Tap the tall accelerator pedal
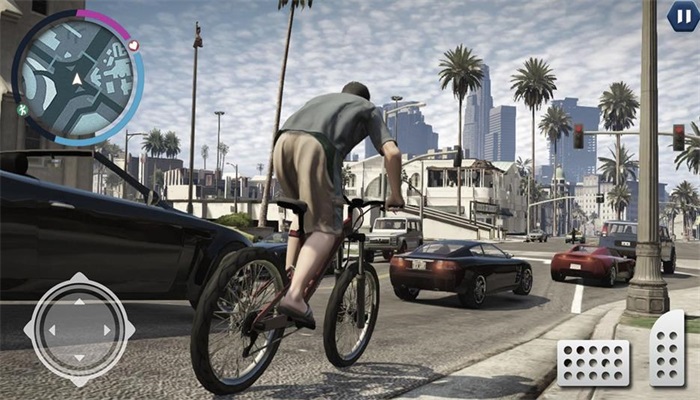The width and height of the screenshot is (700, 400). [667, 349]
